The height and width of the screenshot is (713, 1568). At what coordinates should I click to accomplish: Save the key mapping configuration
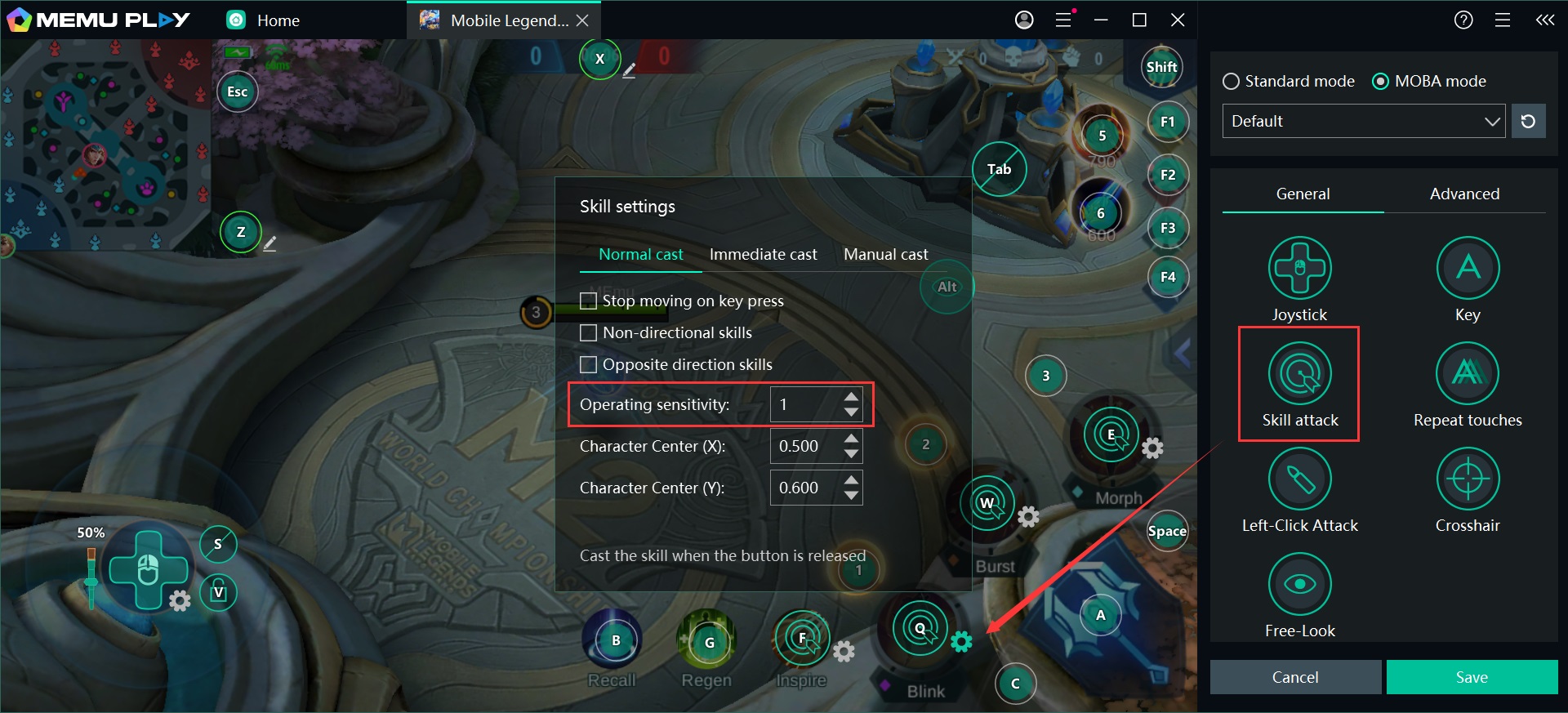[1472, 677]
